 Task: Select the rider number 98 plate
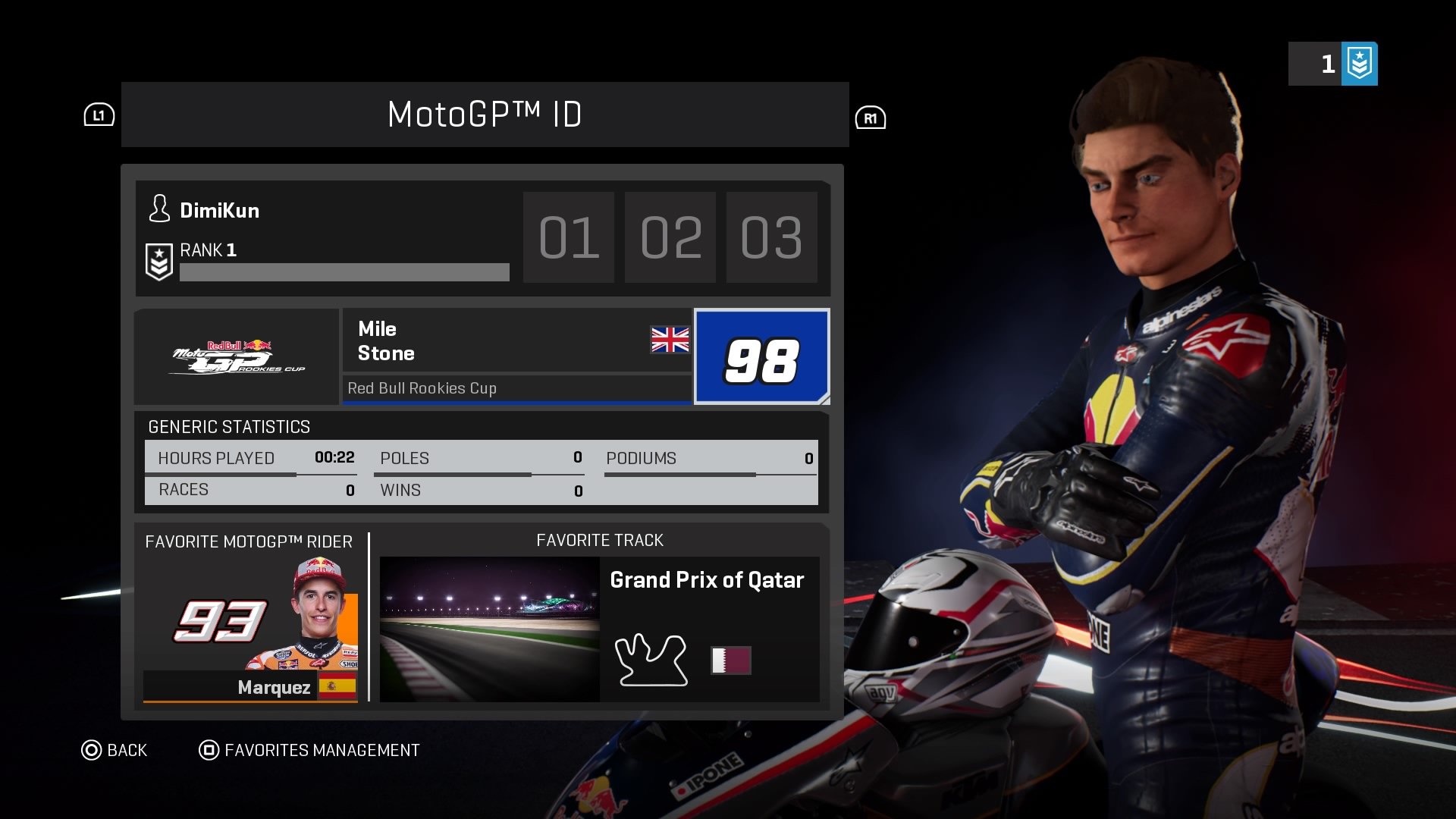click(761, 356)
